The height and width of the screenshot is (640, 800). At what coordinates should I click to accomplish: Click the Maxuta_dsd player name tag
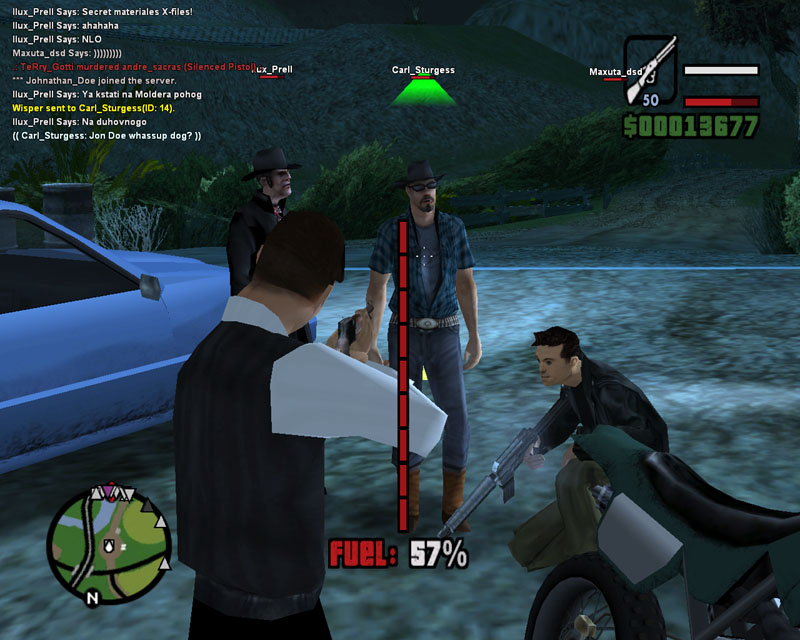[615, 72]
